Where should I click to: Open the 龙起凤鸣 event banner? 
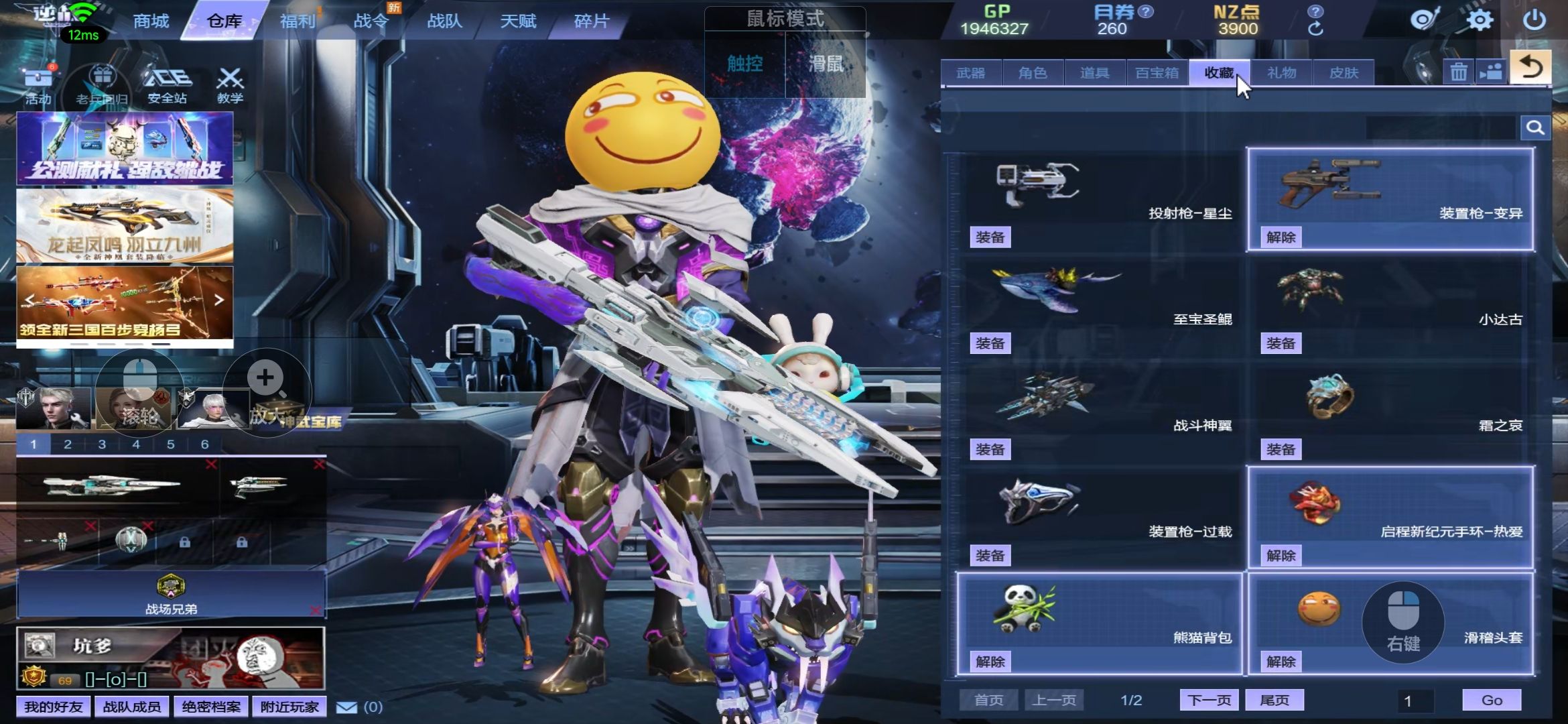[x=125, y=226]
